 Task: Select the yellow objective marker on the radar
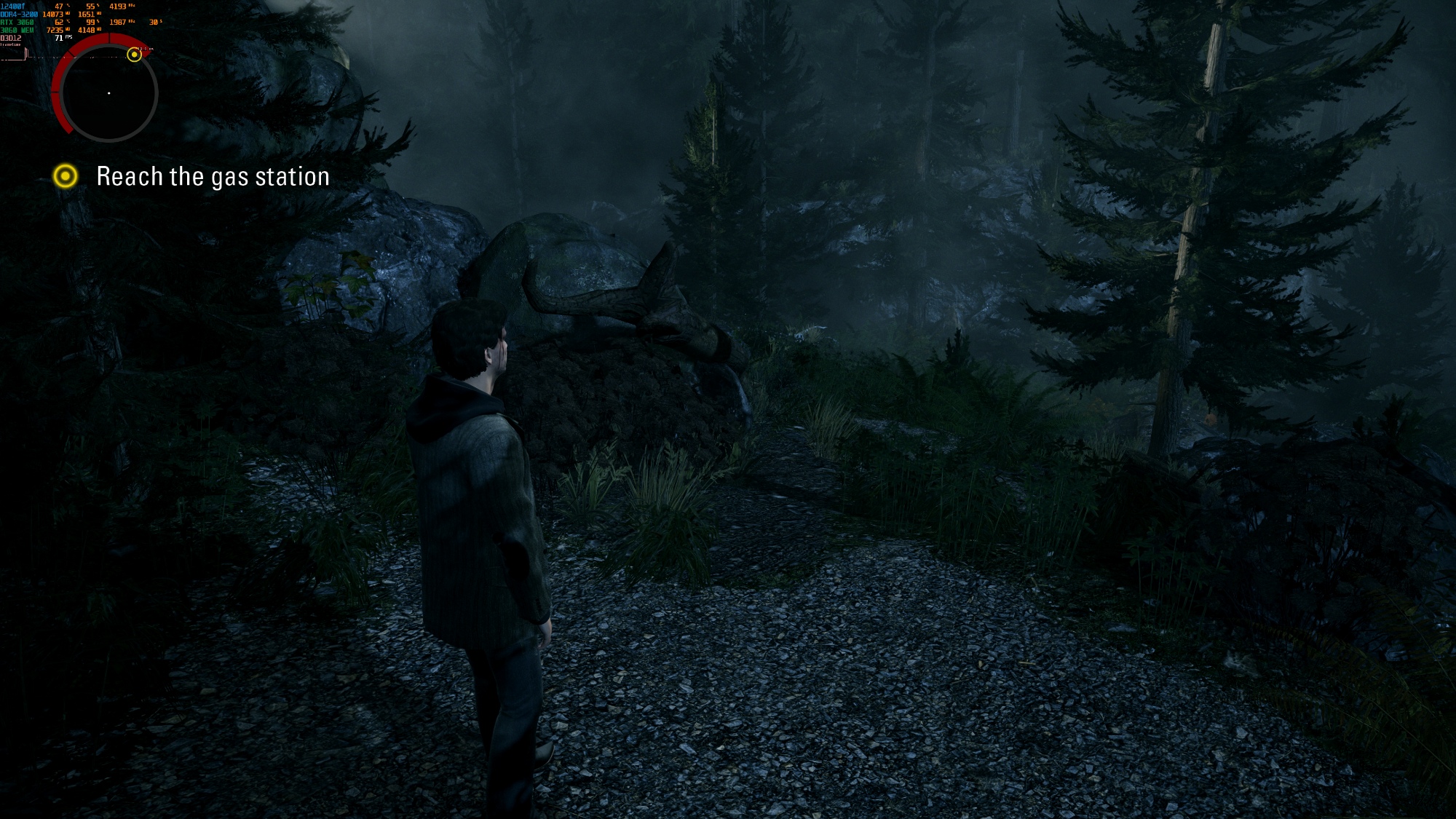coord(134,55)
